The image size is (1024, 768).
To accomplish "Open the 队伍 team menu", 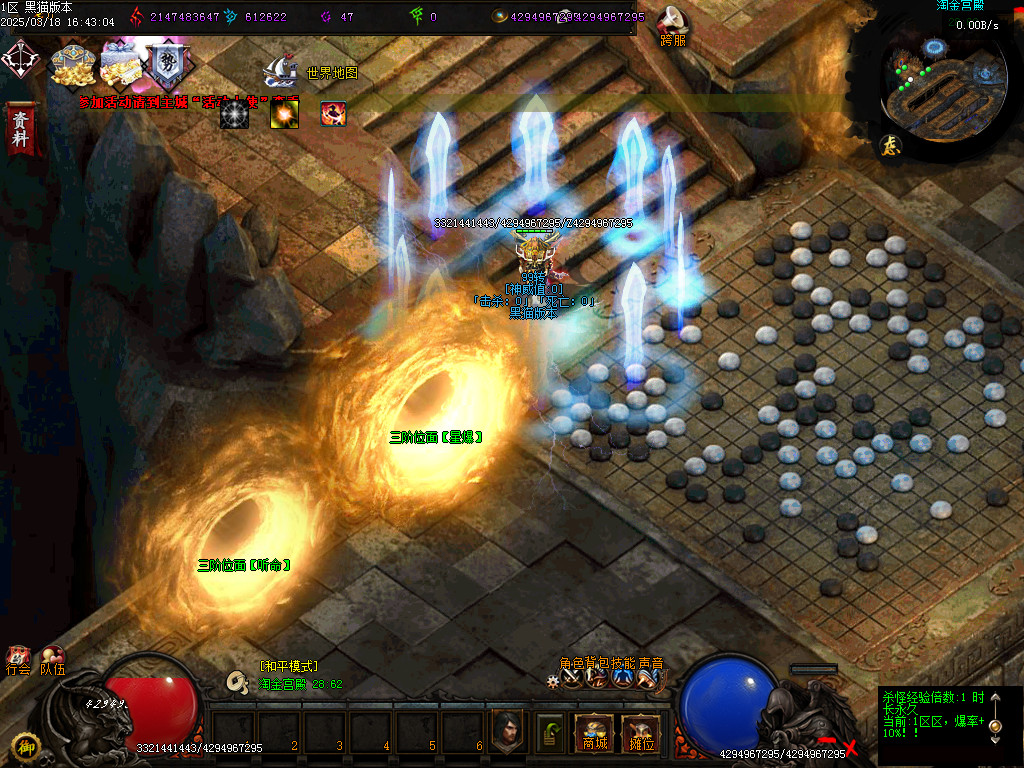I will (x=52, y=661).
